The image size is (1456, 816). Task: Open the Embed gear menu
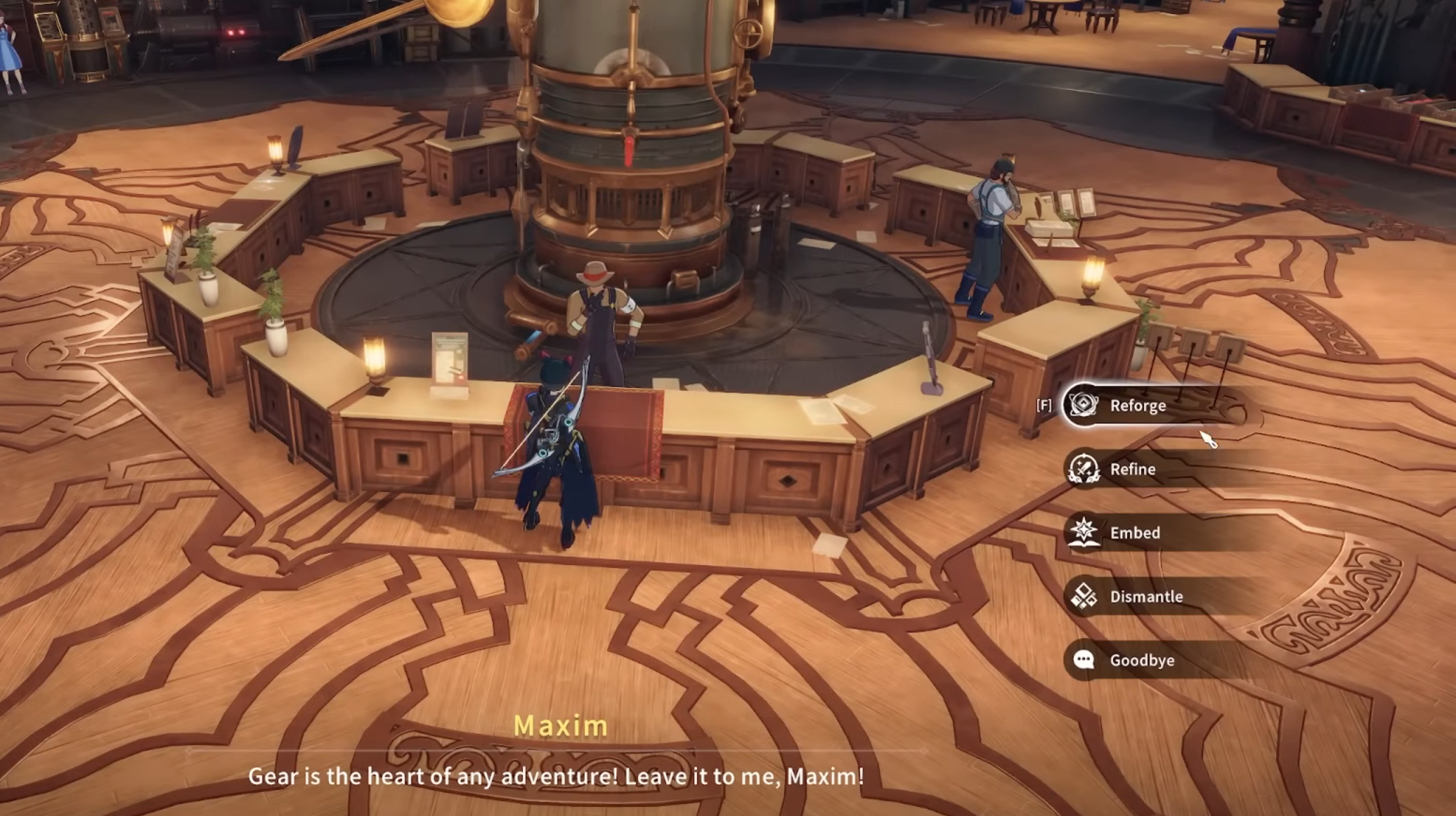coord(1134,533)
